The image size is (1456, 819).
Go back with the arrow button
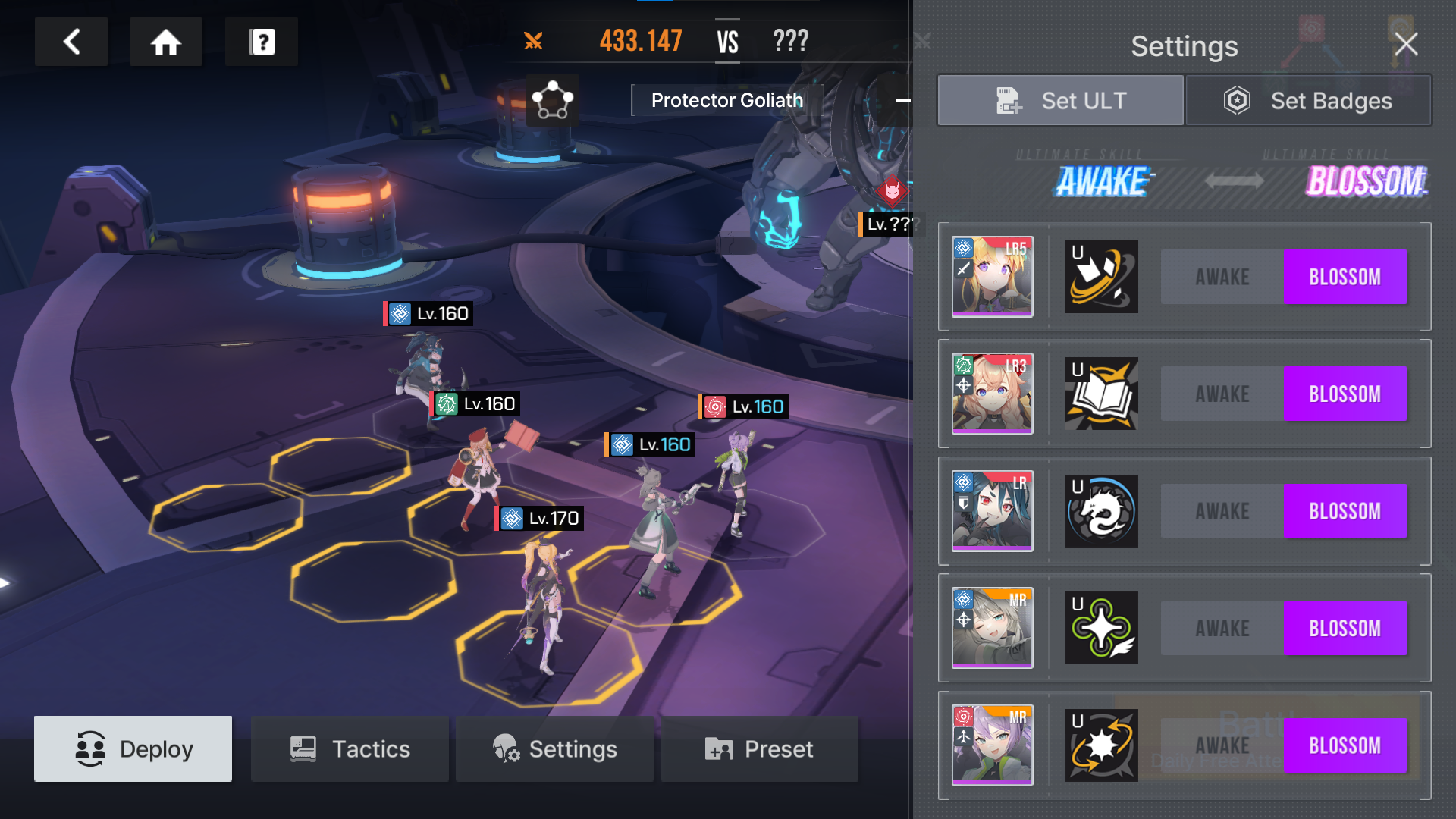[71, 42]
